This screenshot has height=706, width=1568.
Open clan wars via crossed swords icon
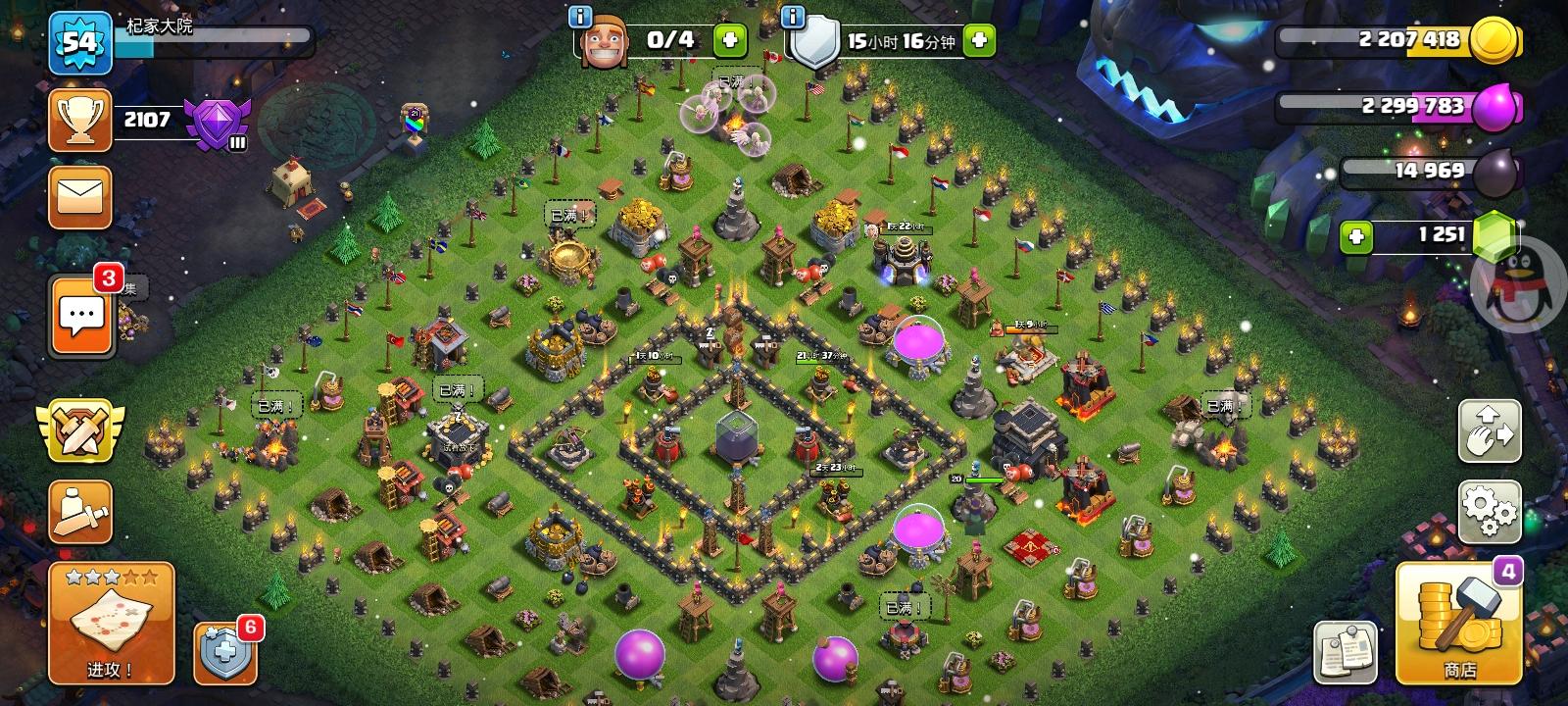81,431
